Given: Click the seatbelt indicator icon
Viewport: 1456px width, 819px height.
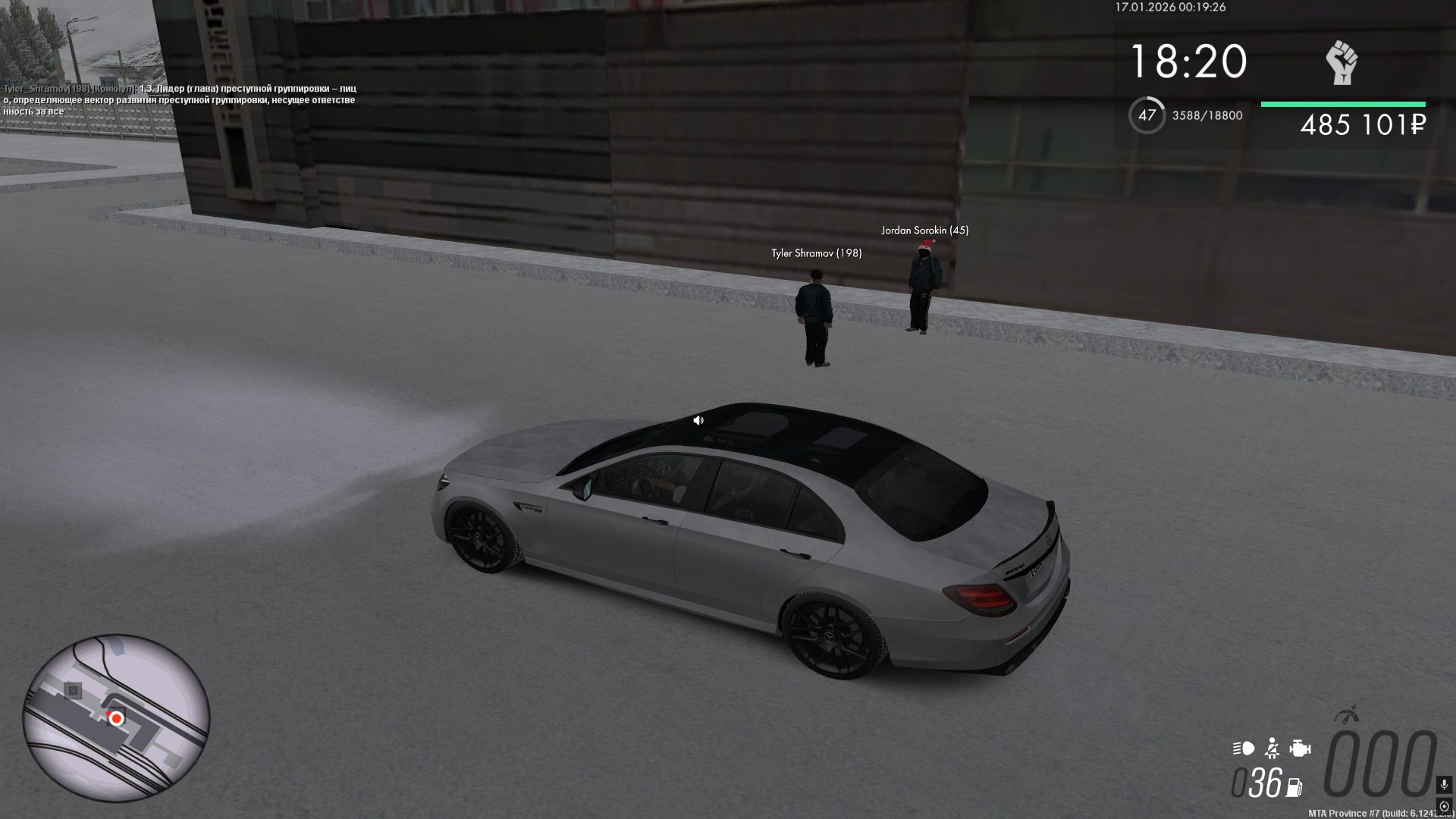Looking at the screenshot, I should pos(1272,748).
